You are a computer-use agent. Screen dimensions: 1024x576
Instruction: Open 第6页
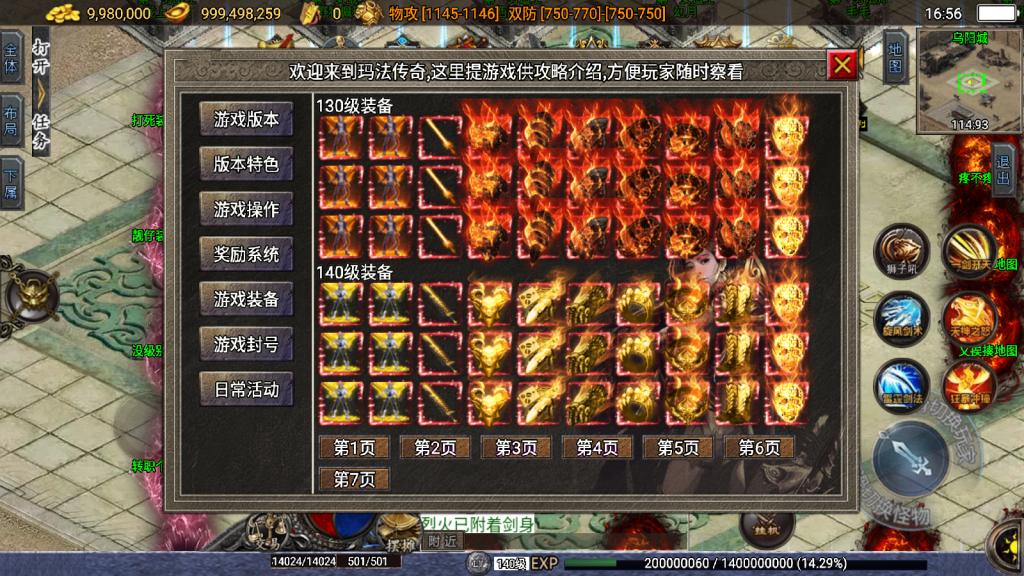click(x=759, y=447)
